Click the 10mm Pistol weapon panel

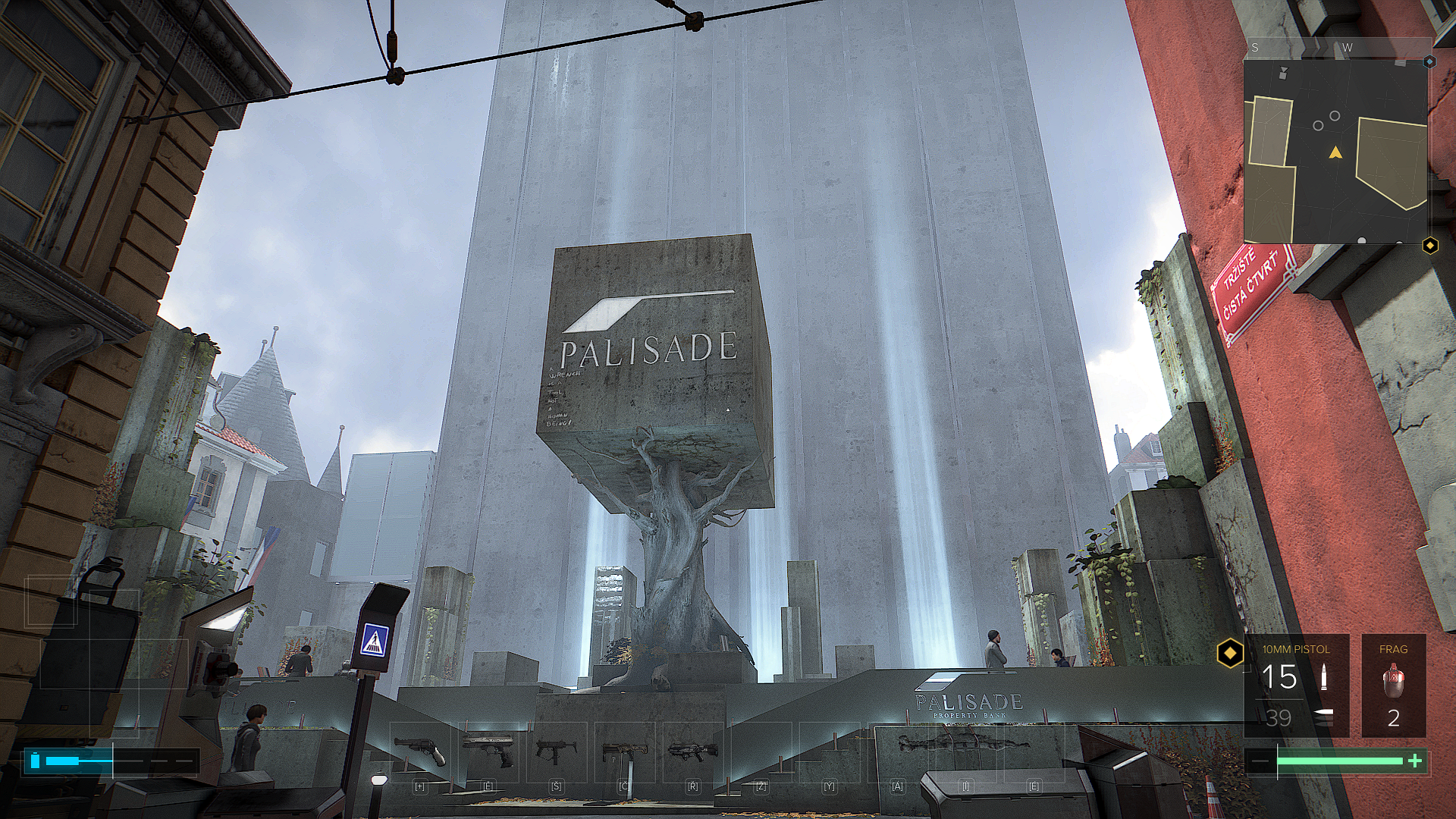pos(1296,686)
